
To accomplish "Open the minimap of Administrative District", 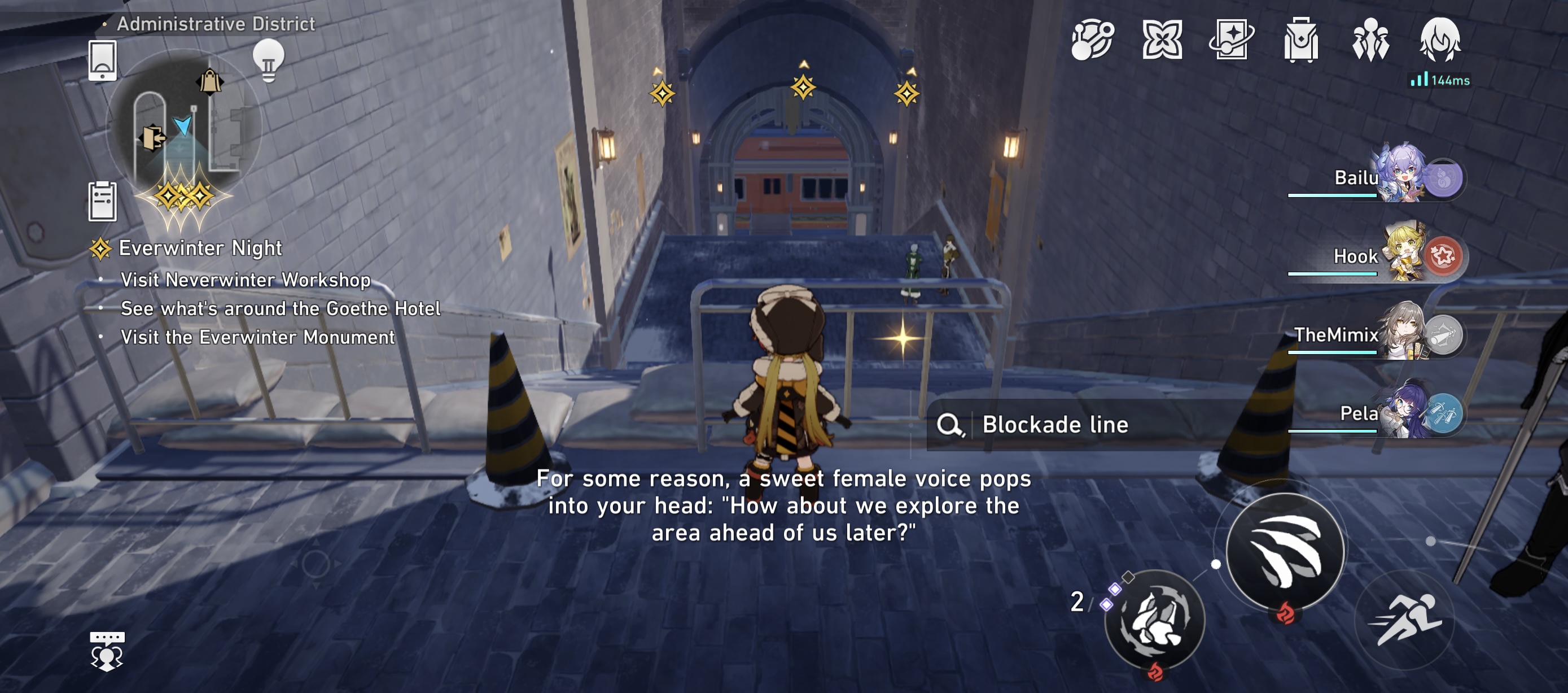I will (183, 131).
